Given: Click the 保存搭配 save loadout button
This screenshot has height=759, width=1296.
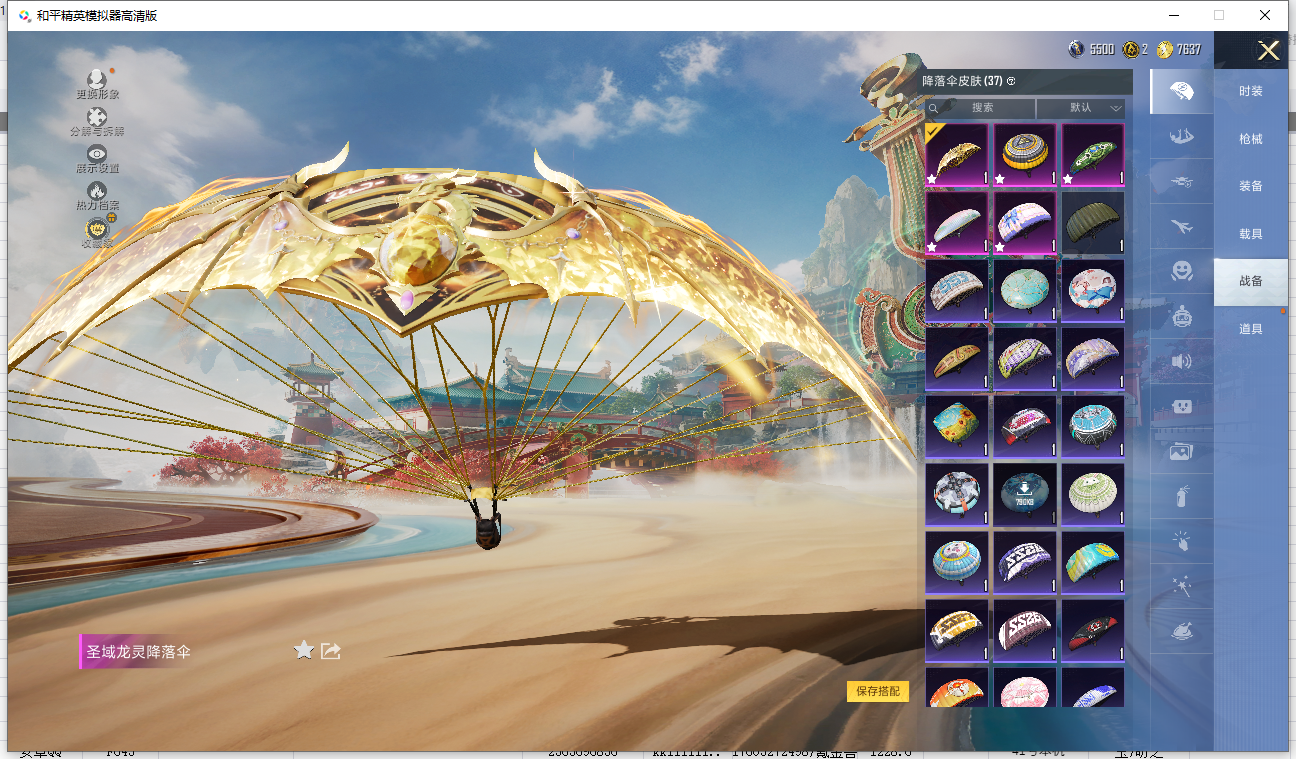Looking at the screenshot, I should pyautogui.click(x=878, y=691).
